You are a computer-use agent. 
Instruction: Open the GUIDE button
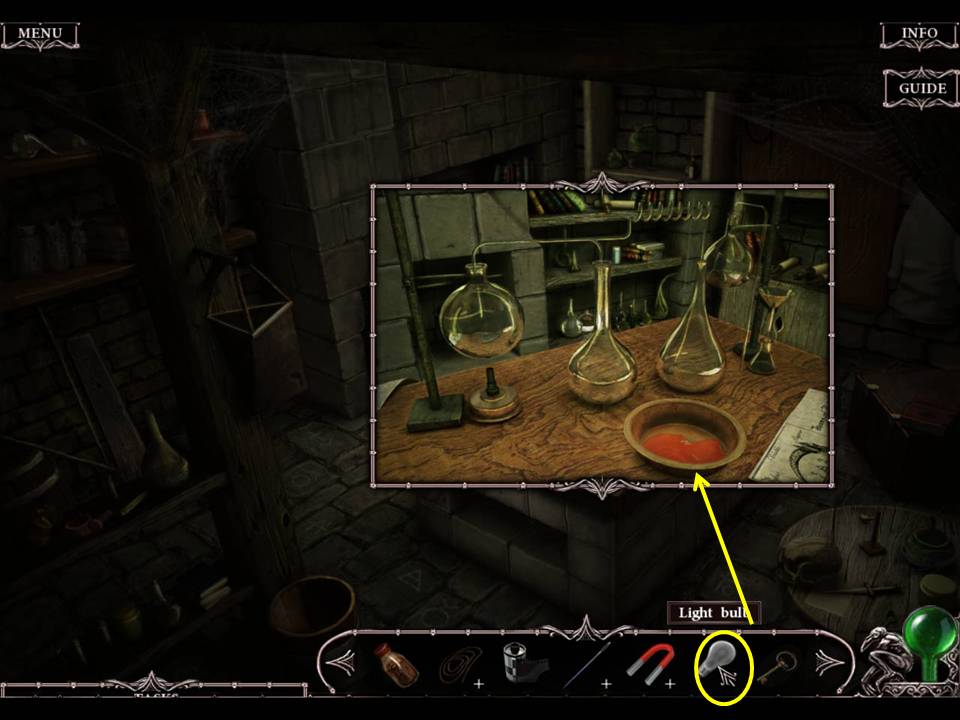[x=921, y=88]
